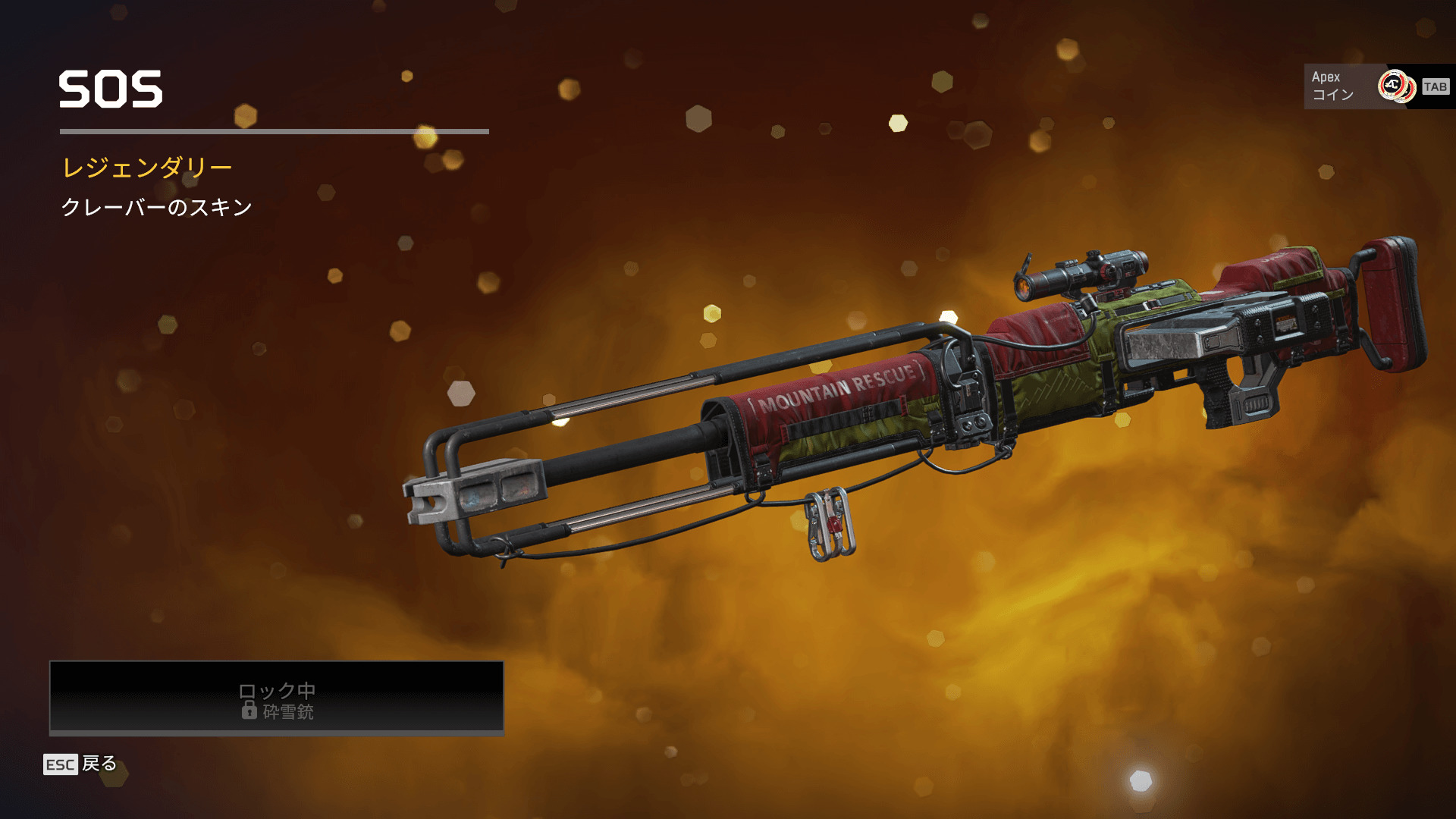The image size is (1456, 819).
Task: Click the locked ロック中 unlock button
Action: click(277, 698)
